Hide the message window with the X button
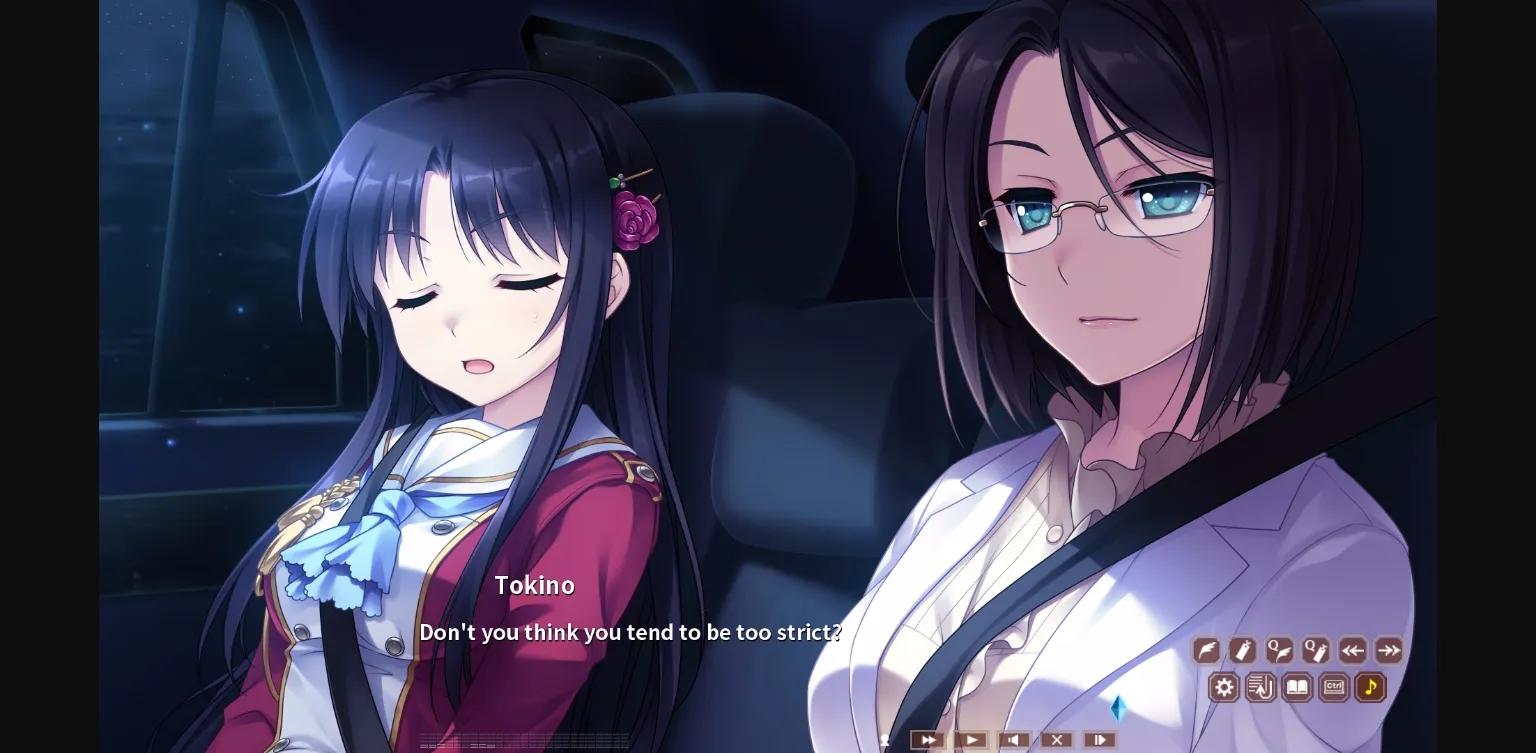Screen dimensions: 1536x753 (1057, 740)
